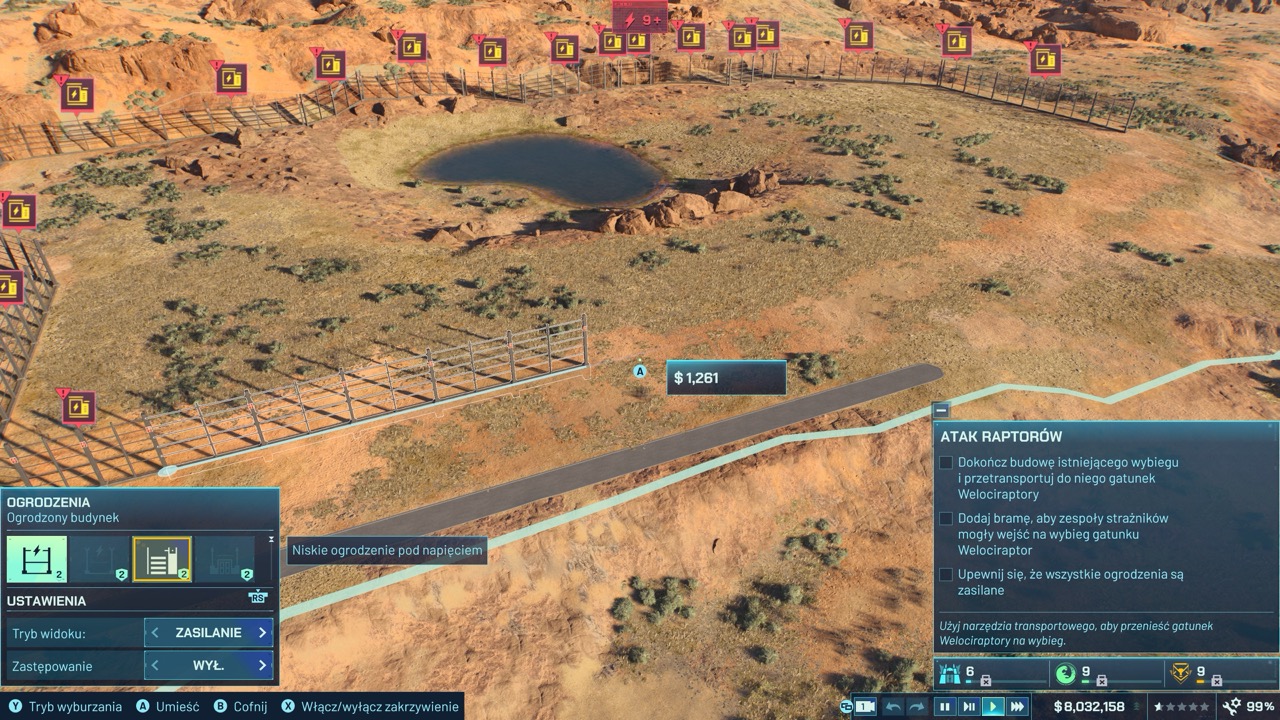Viewport: 1280px width, 720px height.
Task: Click the step-frame speed button
Action: point(968,706)
